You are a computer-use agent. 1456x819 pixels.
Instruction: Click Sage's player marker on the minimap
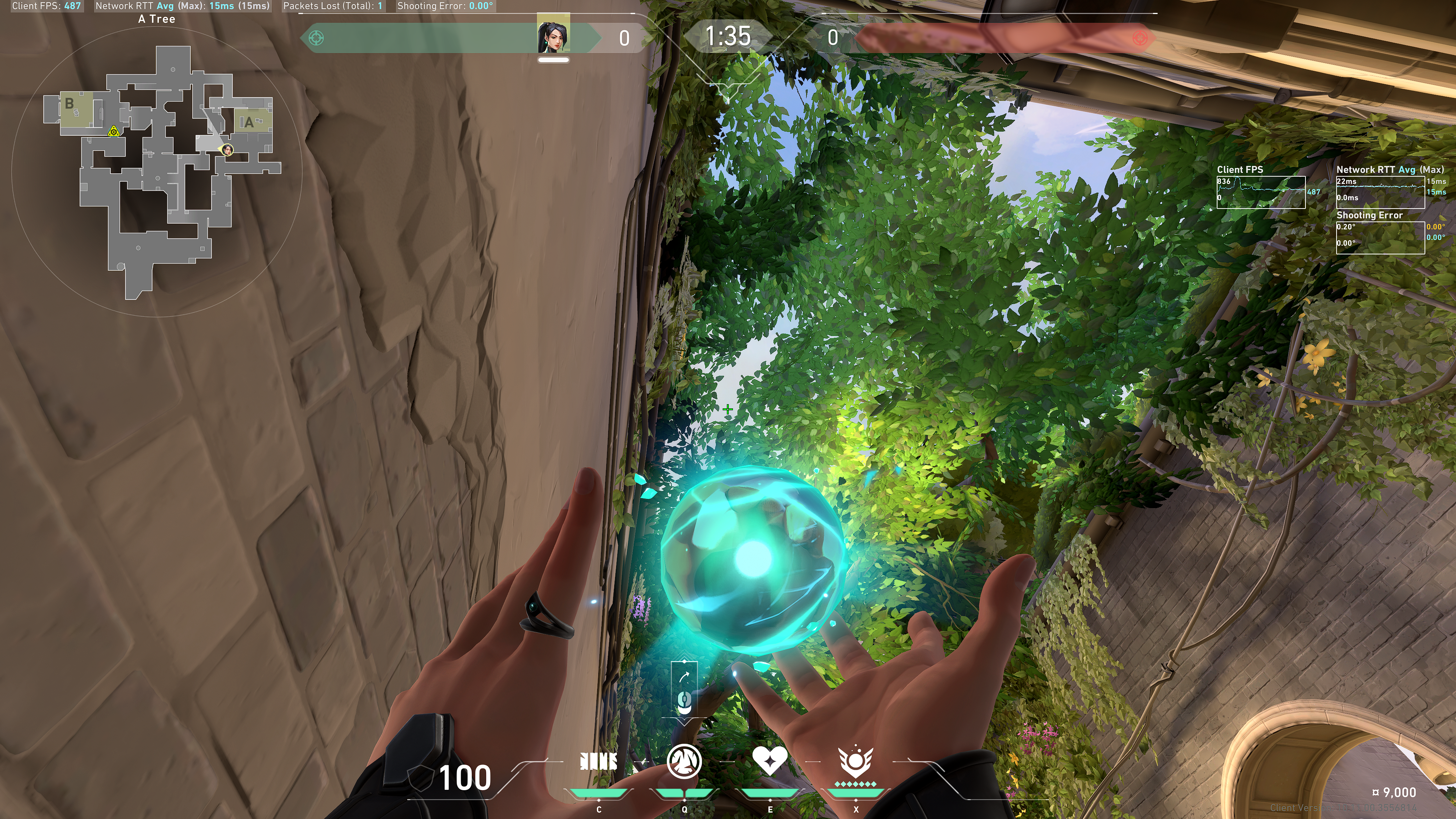[227, 150]
